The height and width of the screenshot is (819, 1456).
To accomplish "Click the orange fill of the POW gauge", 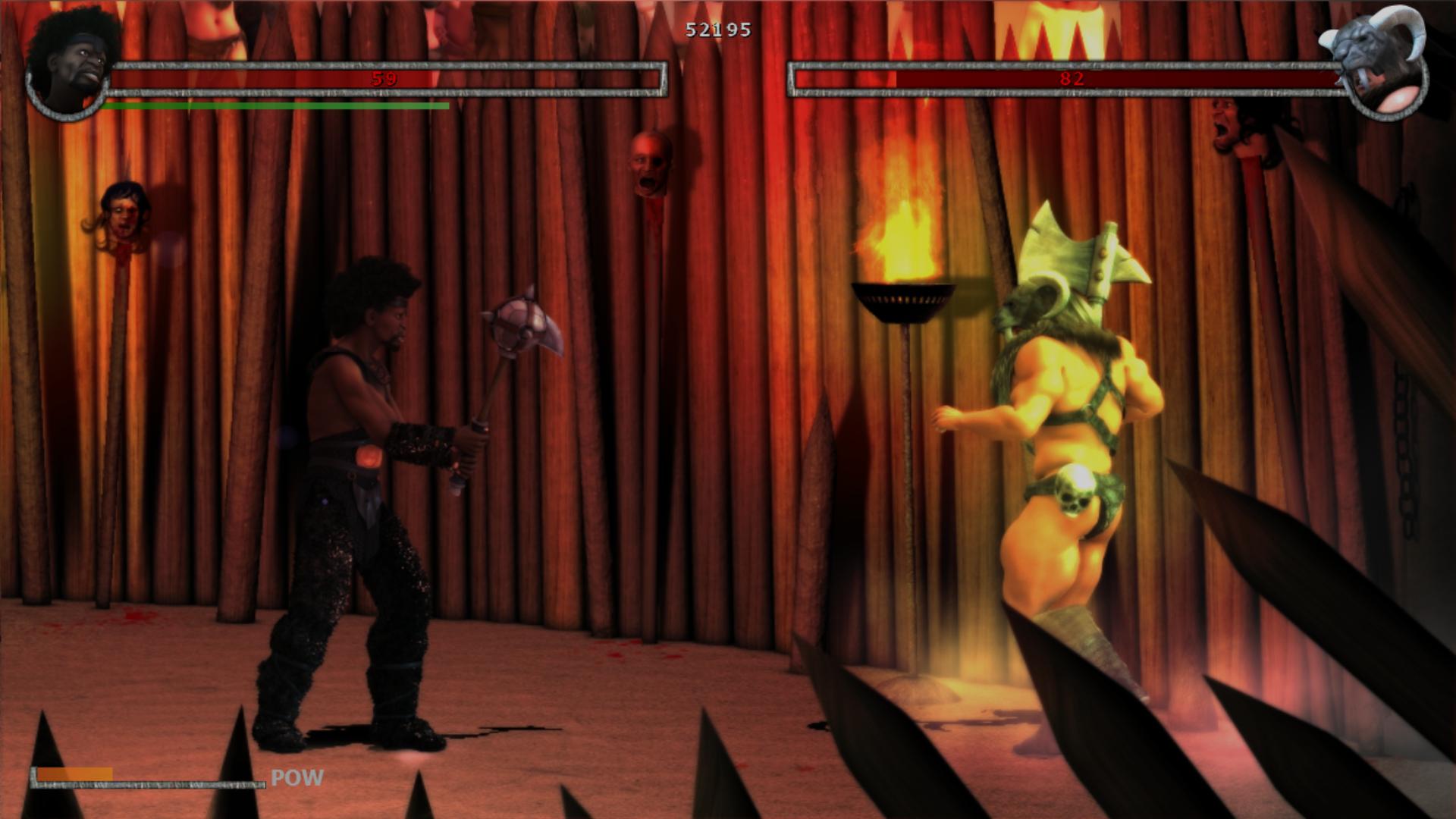I will (x=76, y=775).
